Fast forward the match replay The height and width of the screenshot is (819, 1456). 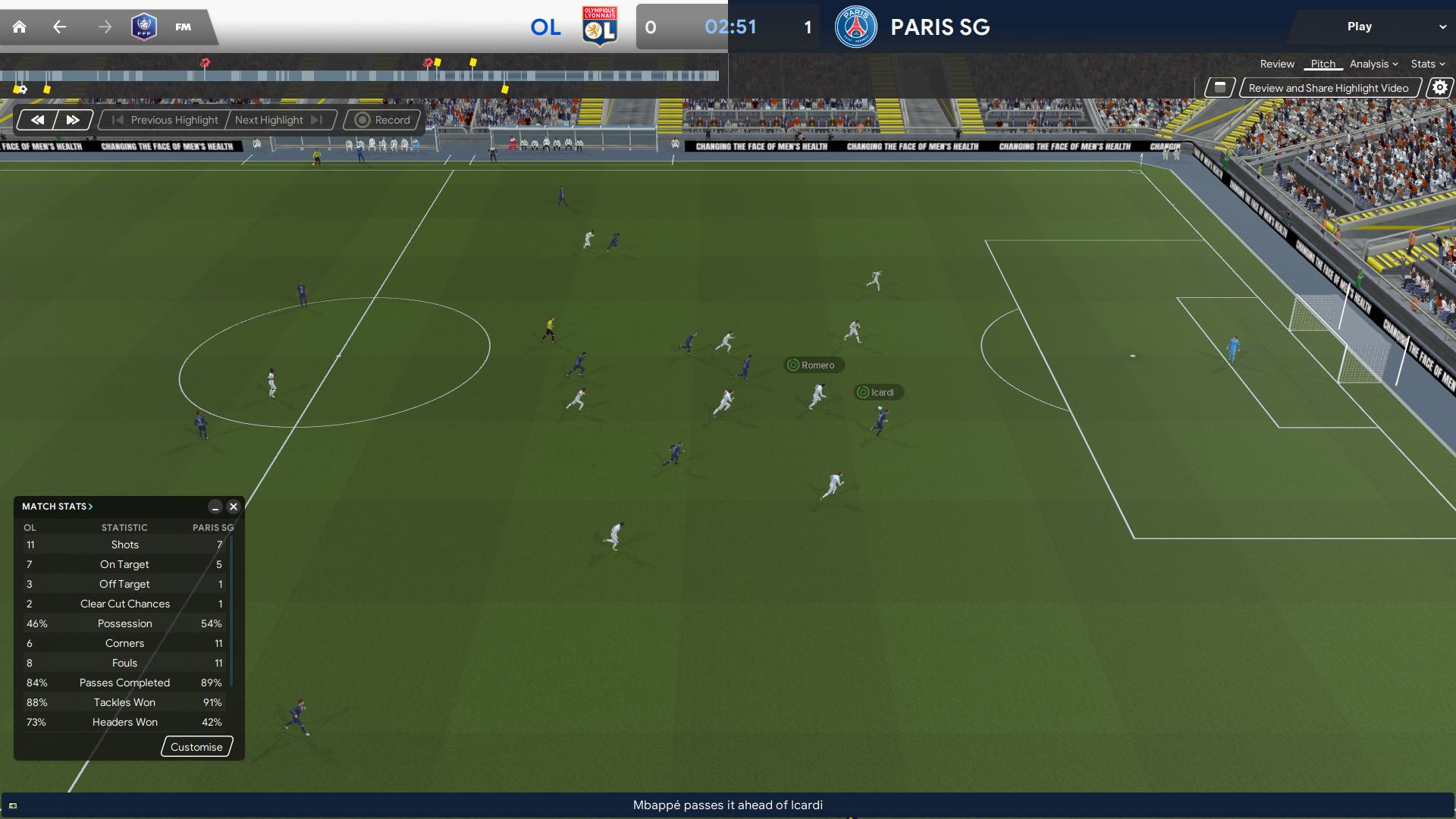tap(73, 120)
